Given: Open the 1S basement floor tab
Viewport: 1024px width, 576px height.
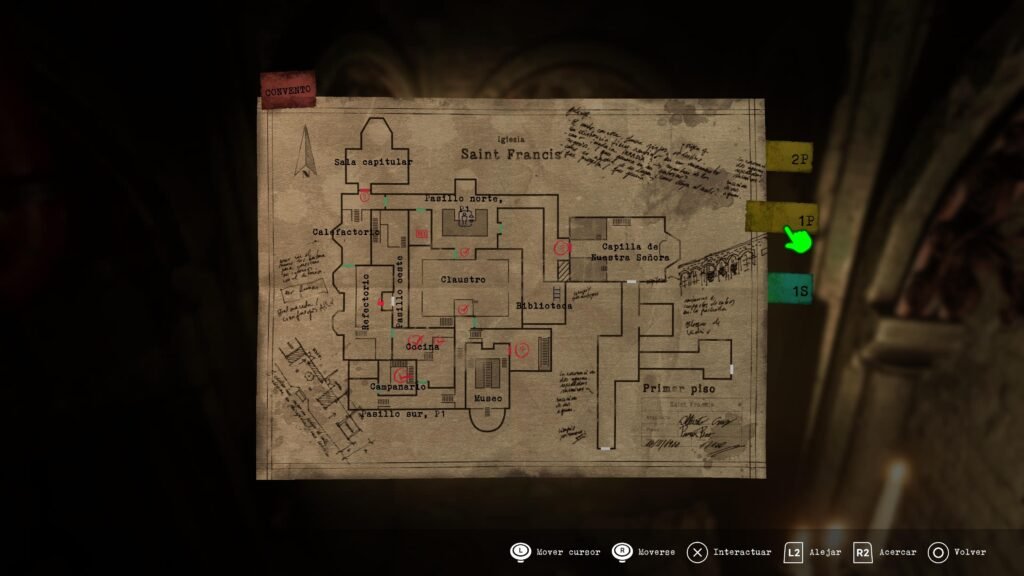Looking at the screenshot, I should coord(789,288).
